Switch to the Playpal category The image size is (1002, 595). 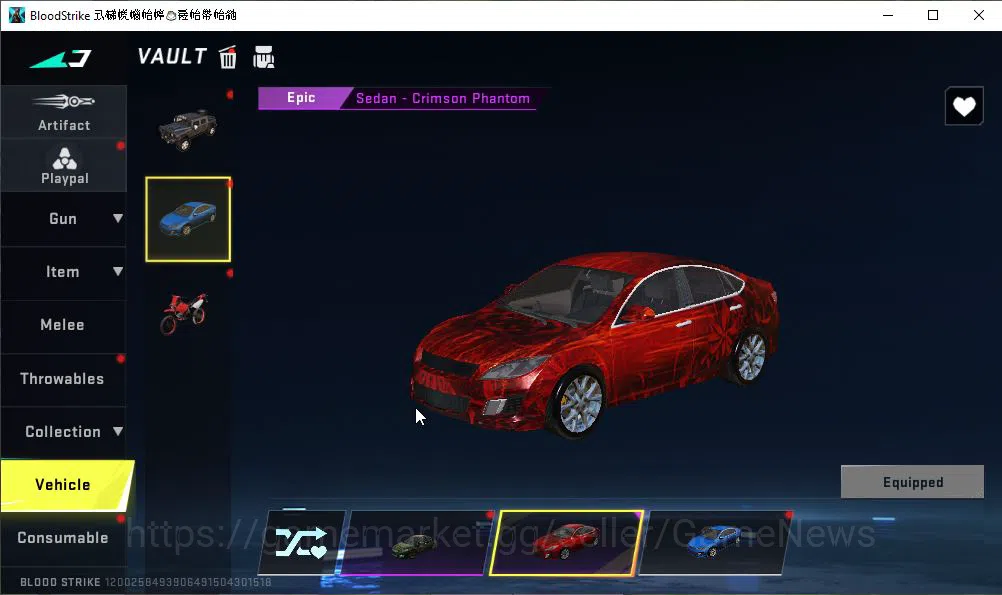click(x=64, y=165)
